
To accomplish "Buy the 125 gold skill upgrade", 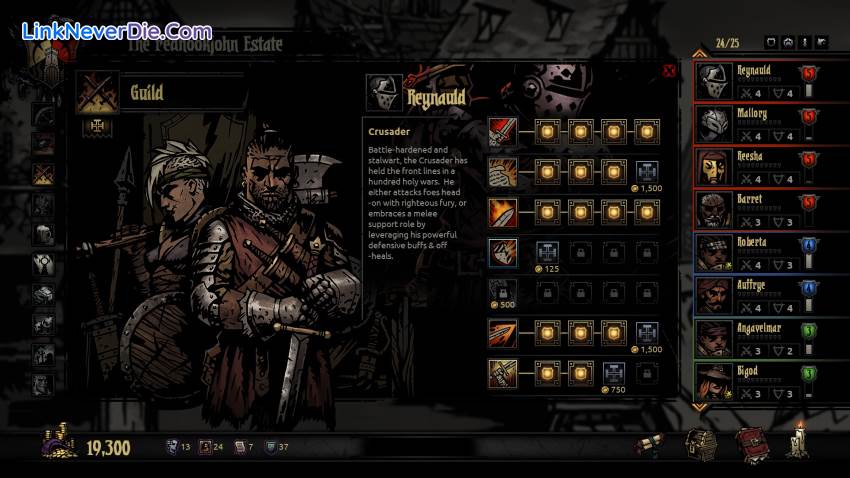I will pos(548,252).
